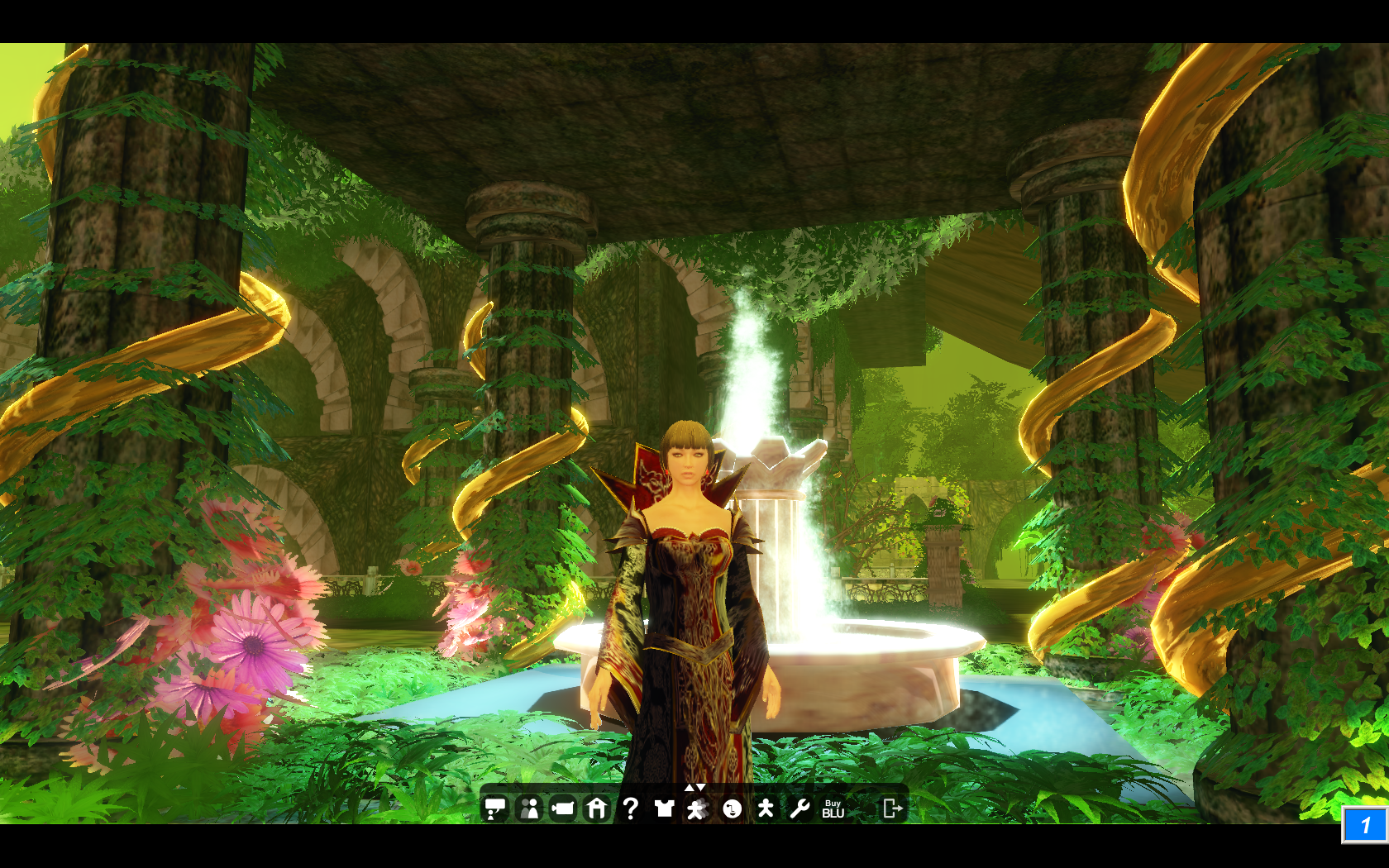Exit using the door arrow icon
Screen dimensions: 1389x868
(892, 808)
